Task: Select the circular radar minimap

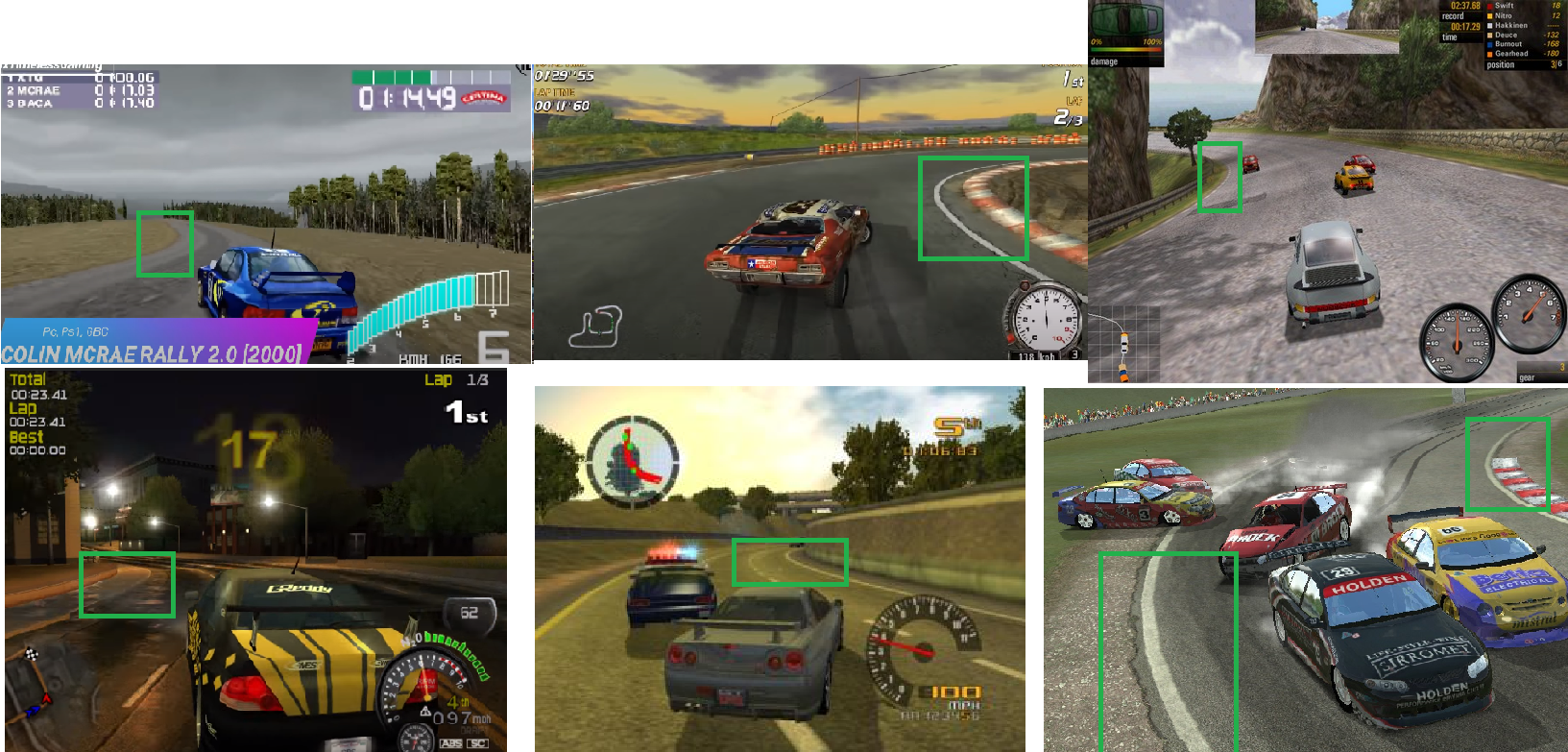Action: tap(632, 461)
